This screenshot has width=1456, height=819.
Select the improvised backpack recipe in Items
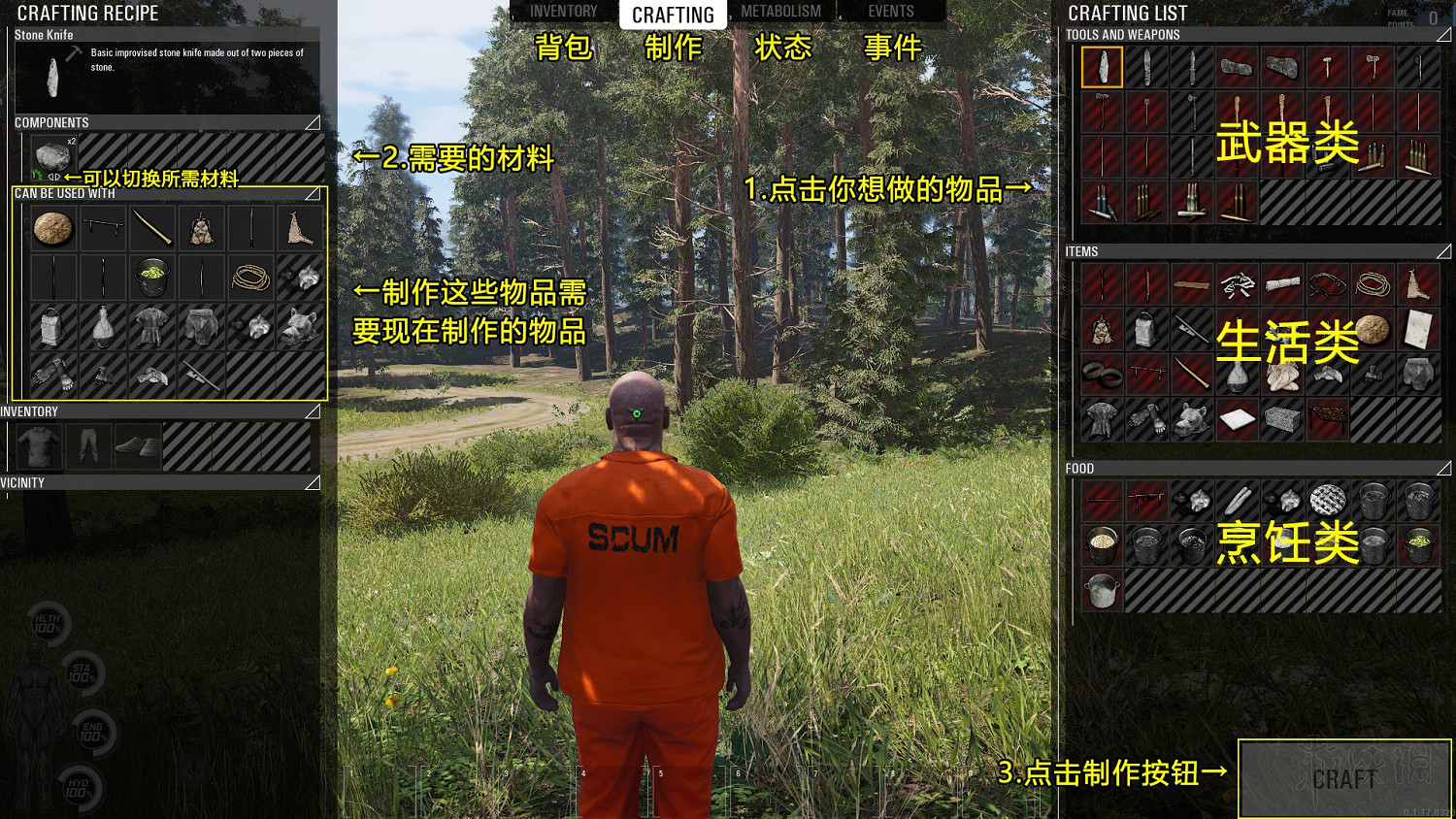pyautogui.click(x=1145, y=330)
